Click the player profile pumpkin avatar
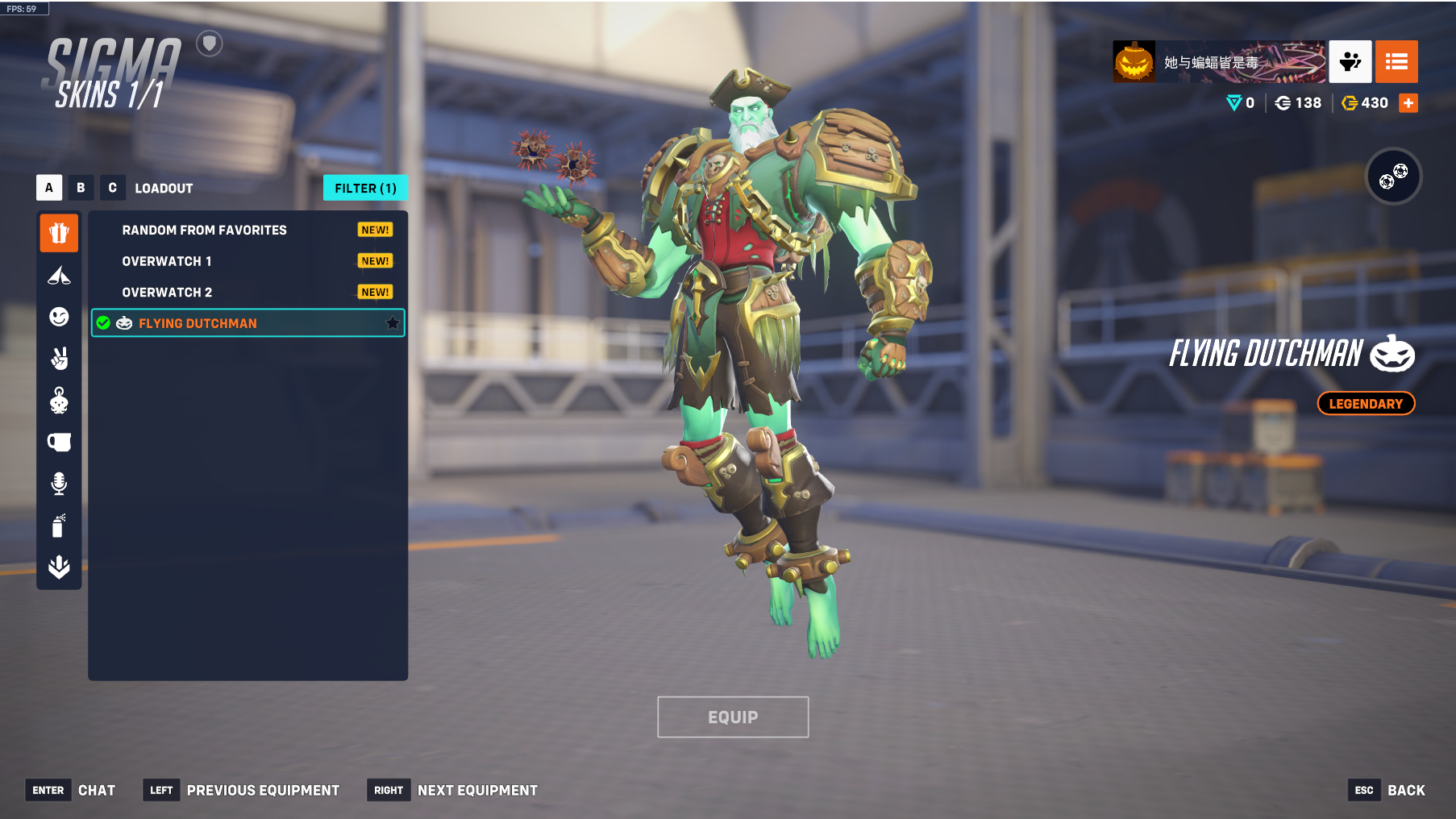Viewport: 1456px width, 819px height. (1134, 62)
